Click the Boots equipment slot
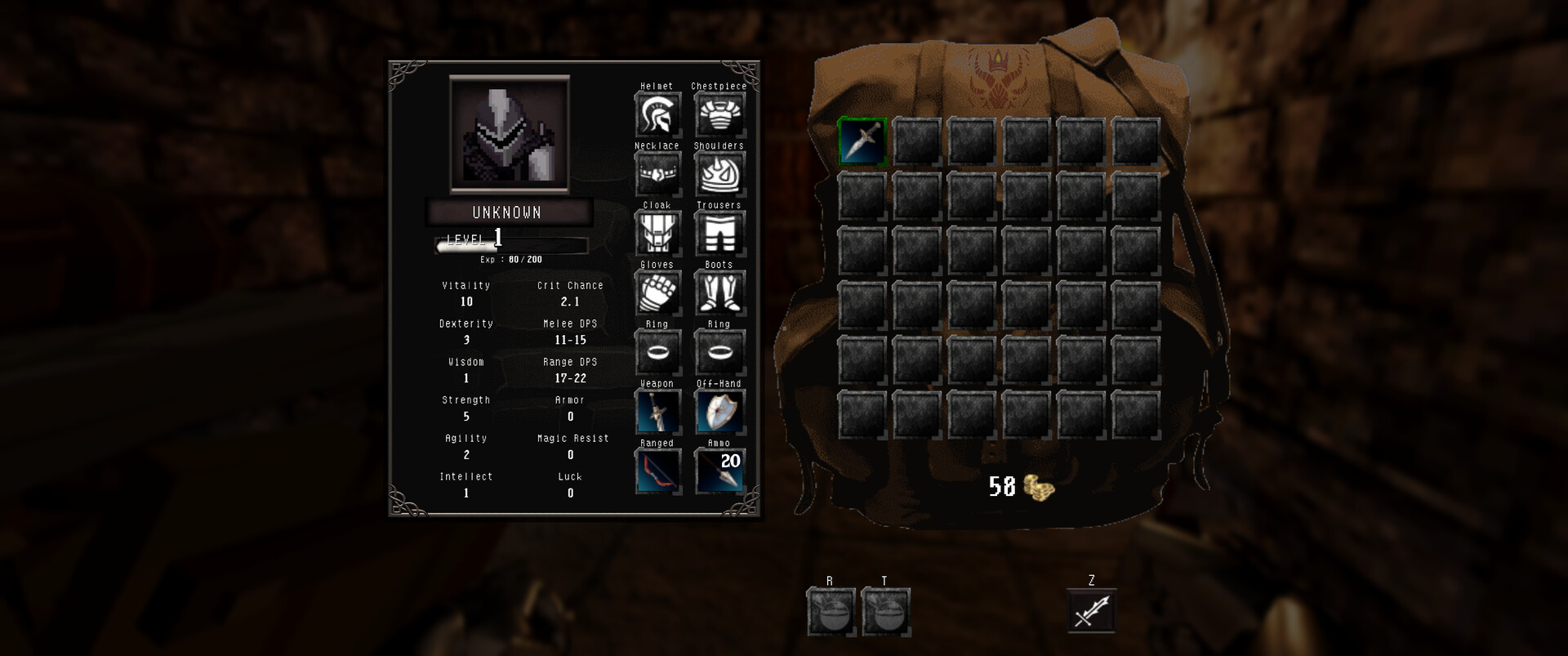Viewport: 1568px width, 656px height. click(x=720, y=293)
